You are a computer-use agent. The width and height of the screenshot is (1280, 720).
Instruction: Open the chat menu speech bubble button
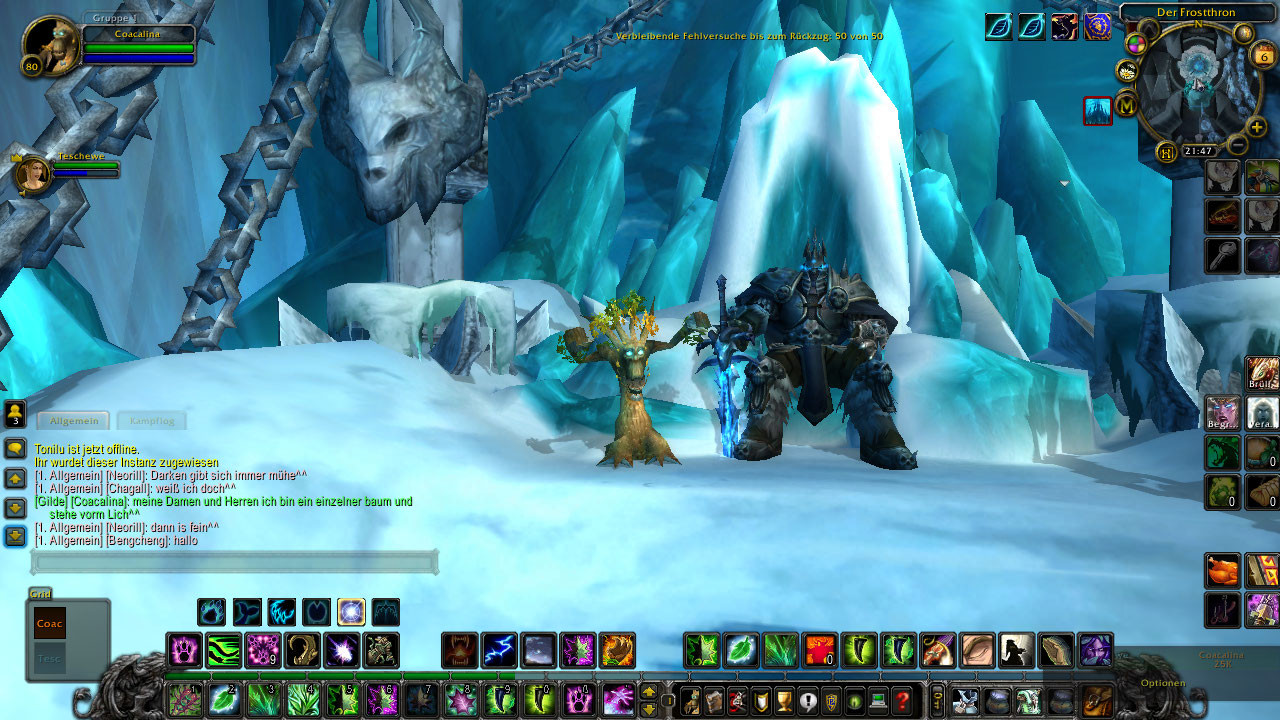pos(15,449)
